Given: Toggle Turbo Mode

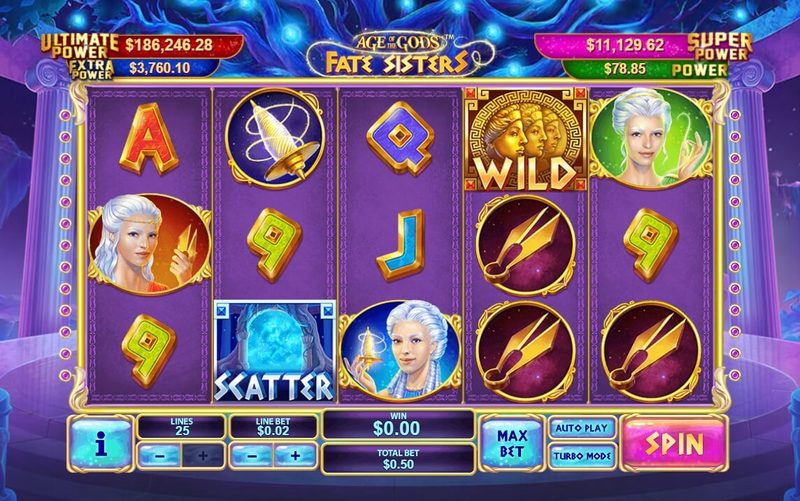Looking at the screenshot, I should click(x=580, y=456).
